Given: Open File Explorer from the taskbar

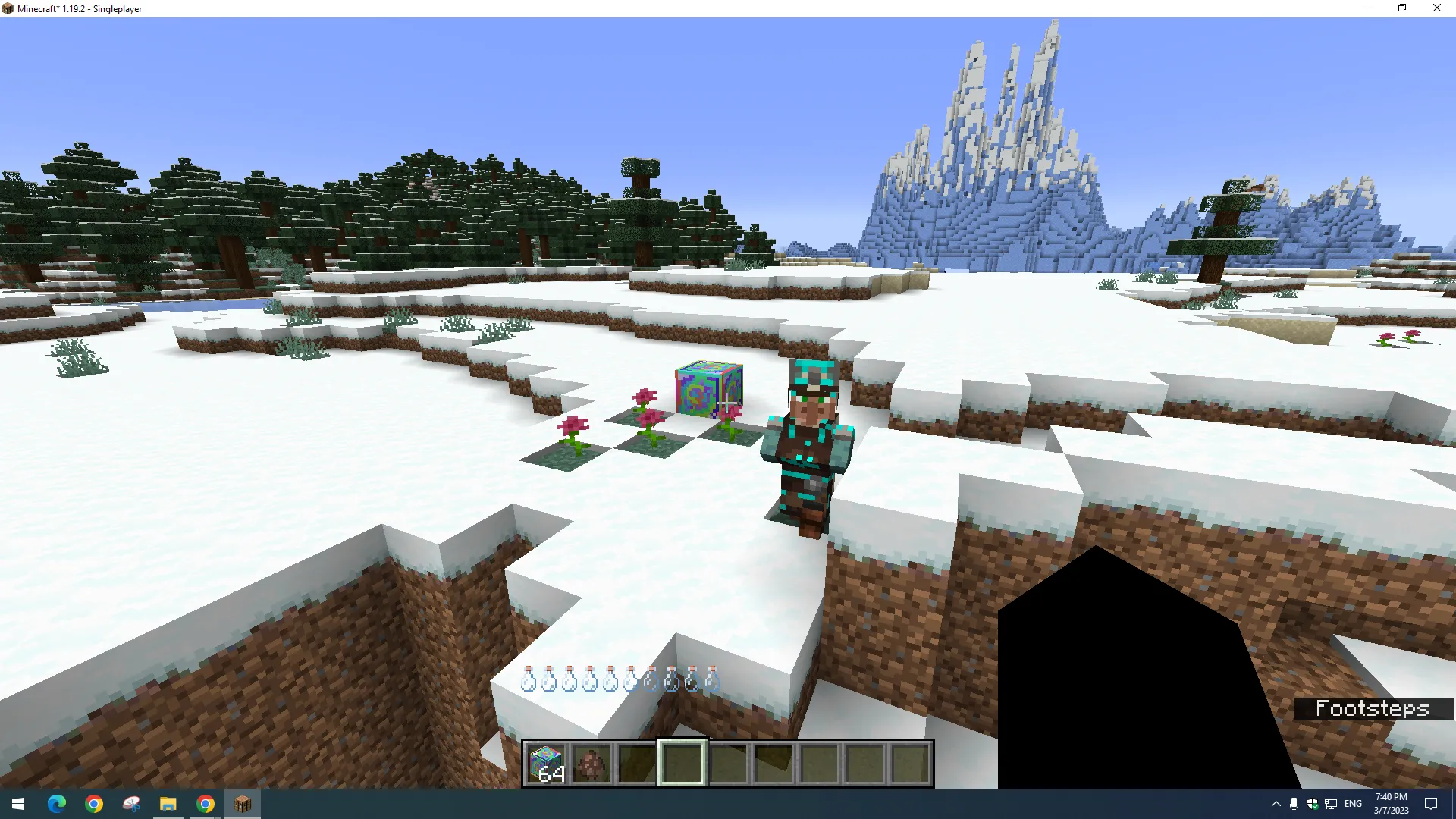Looking at the screenshot, I should (168, 803).
